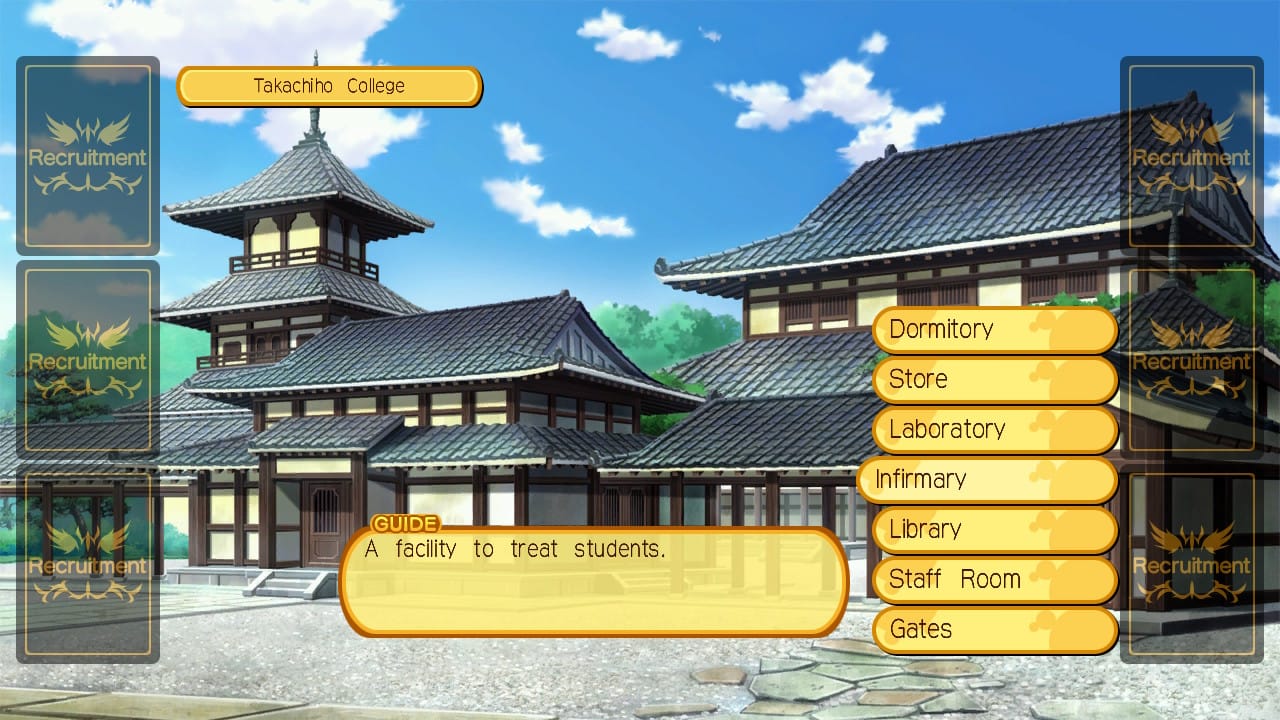
Task: Choose the Infirmary entry
Action: tap(986, 480)
